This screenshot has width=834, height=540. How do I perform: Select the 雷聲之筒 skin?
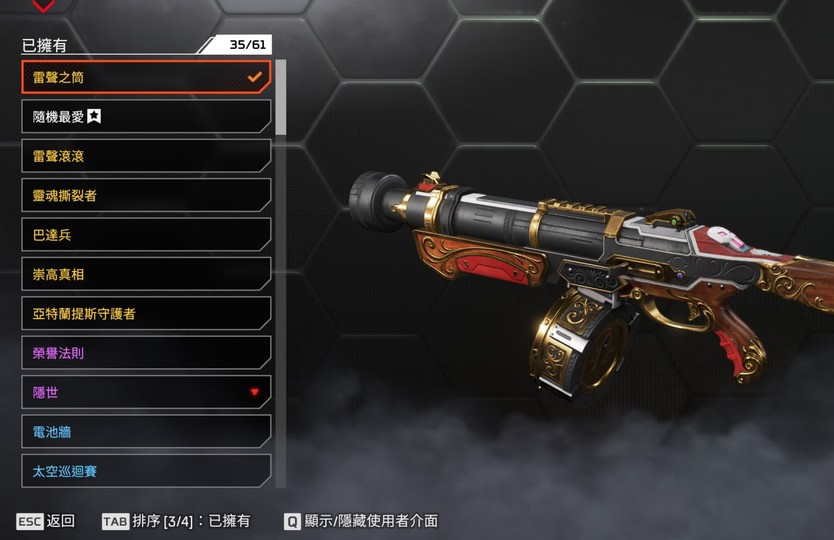(146, 77)
